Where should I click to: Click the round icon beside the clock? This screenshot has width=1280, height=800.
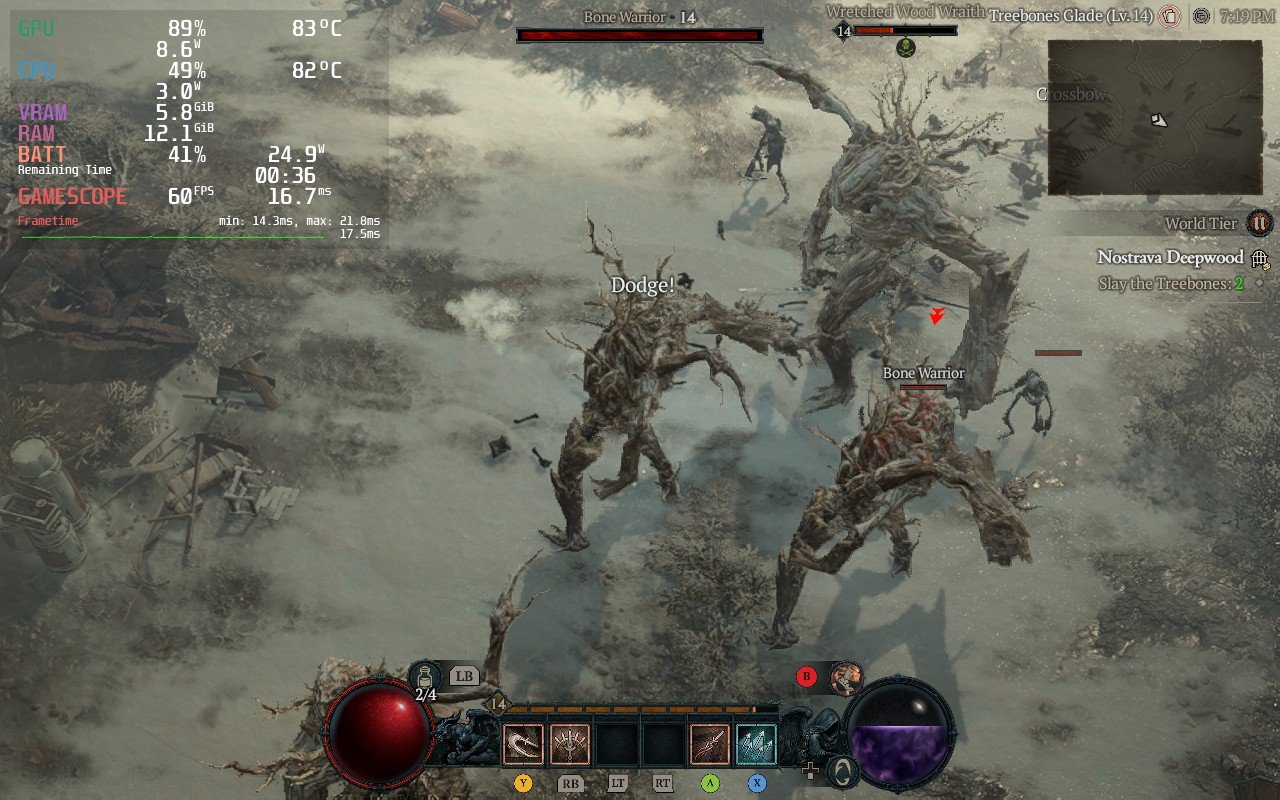(x=1202, y=16)
